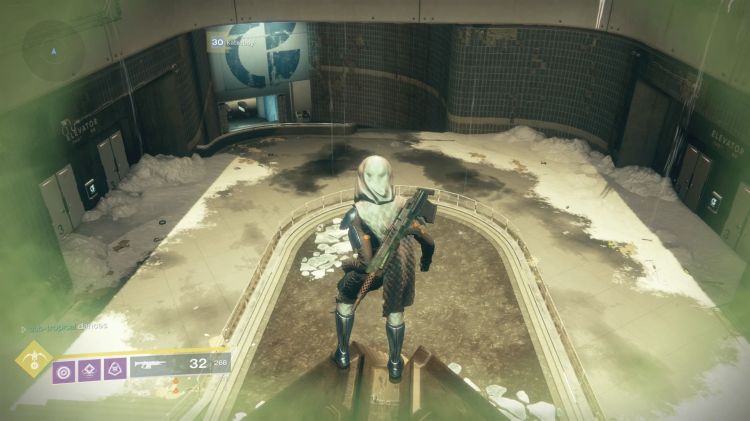
Task: Click the circular radar display
Action: [x=52, y=50]
